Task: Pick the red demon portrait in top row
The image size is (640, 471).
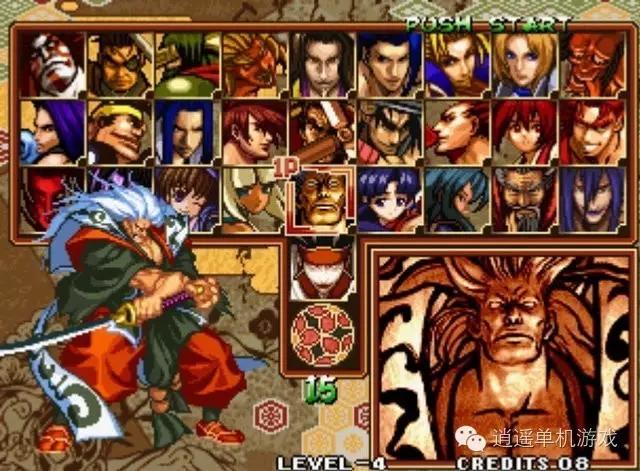Action: coord(590,64)
